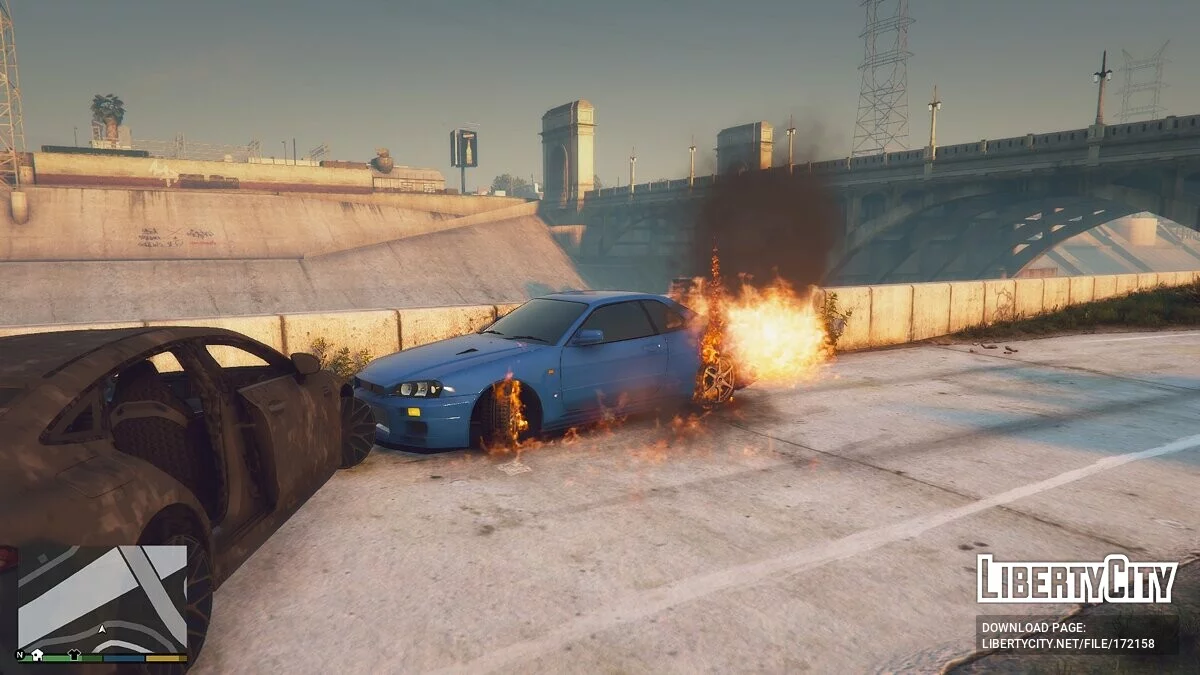Select the safehouse marker on the minimap

38,655
